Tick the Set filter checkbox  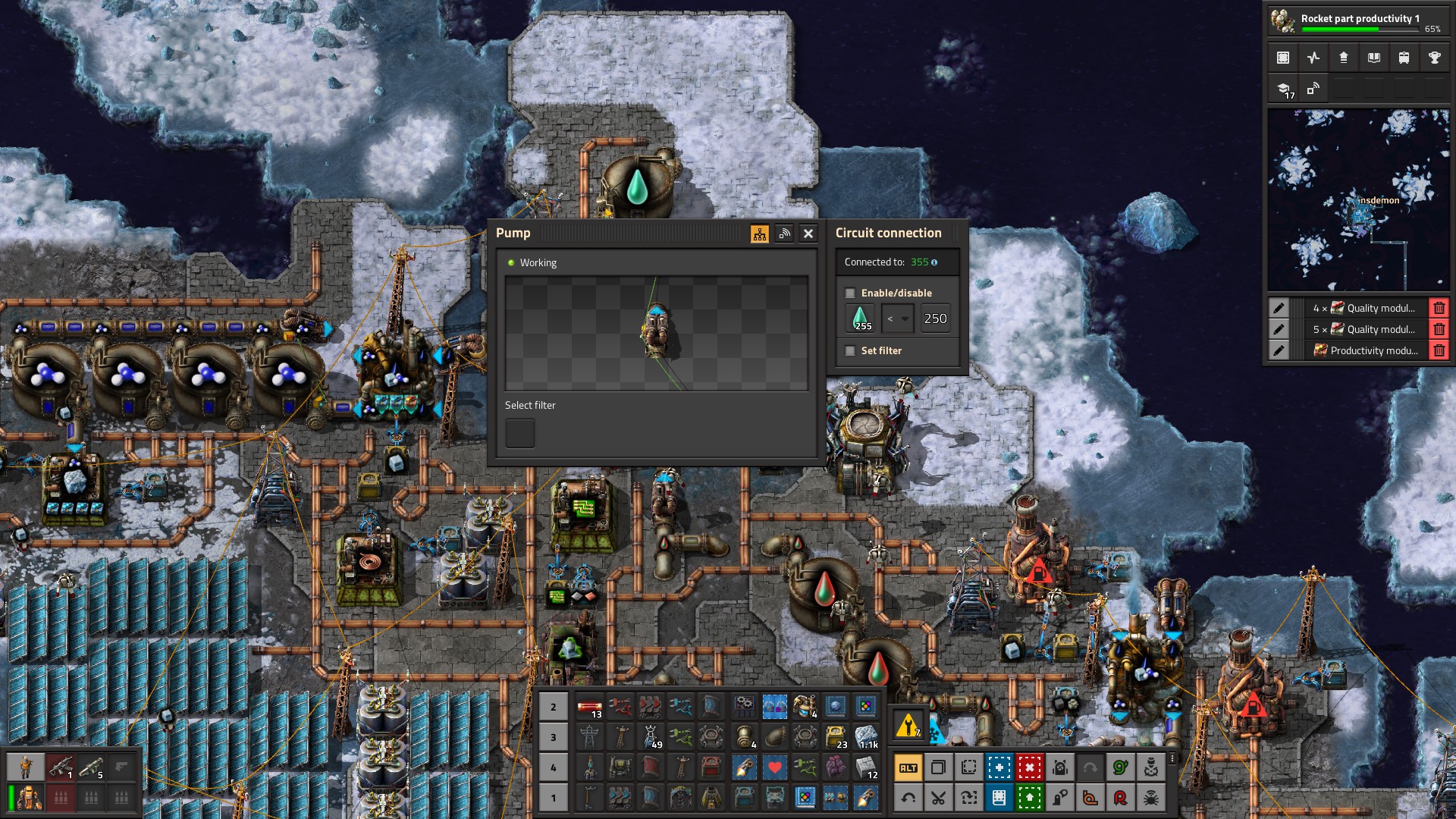tap(850, 351)
